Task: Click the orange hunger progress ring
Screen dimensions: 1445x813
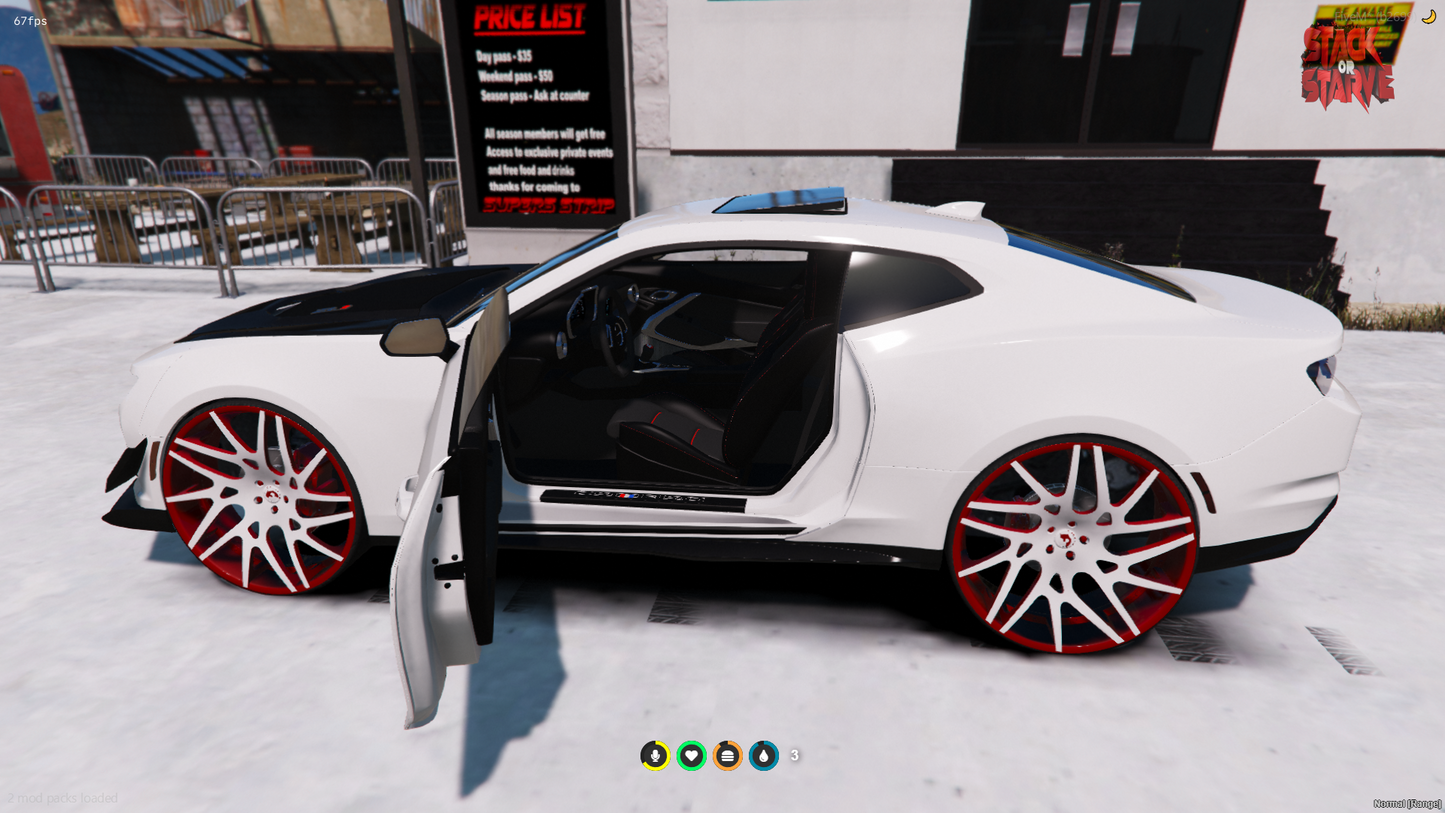Action: (x=727, y=755)
